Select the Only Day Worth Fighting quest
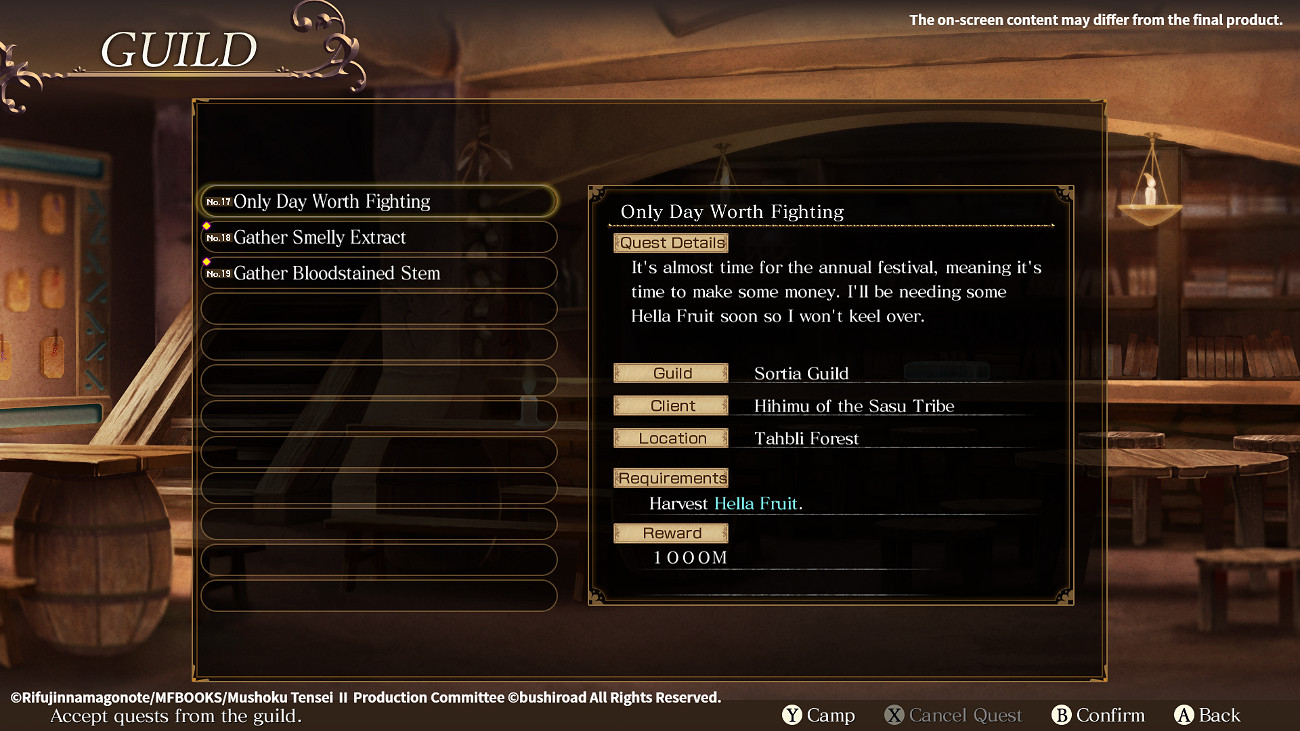The width and height of the screenshot is (1300, 731). [378, 202]
